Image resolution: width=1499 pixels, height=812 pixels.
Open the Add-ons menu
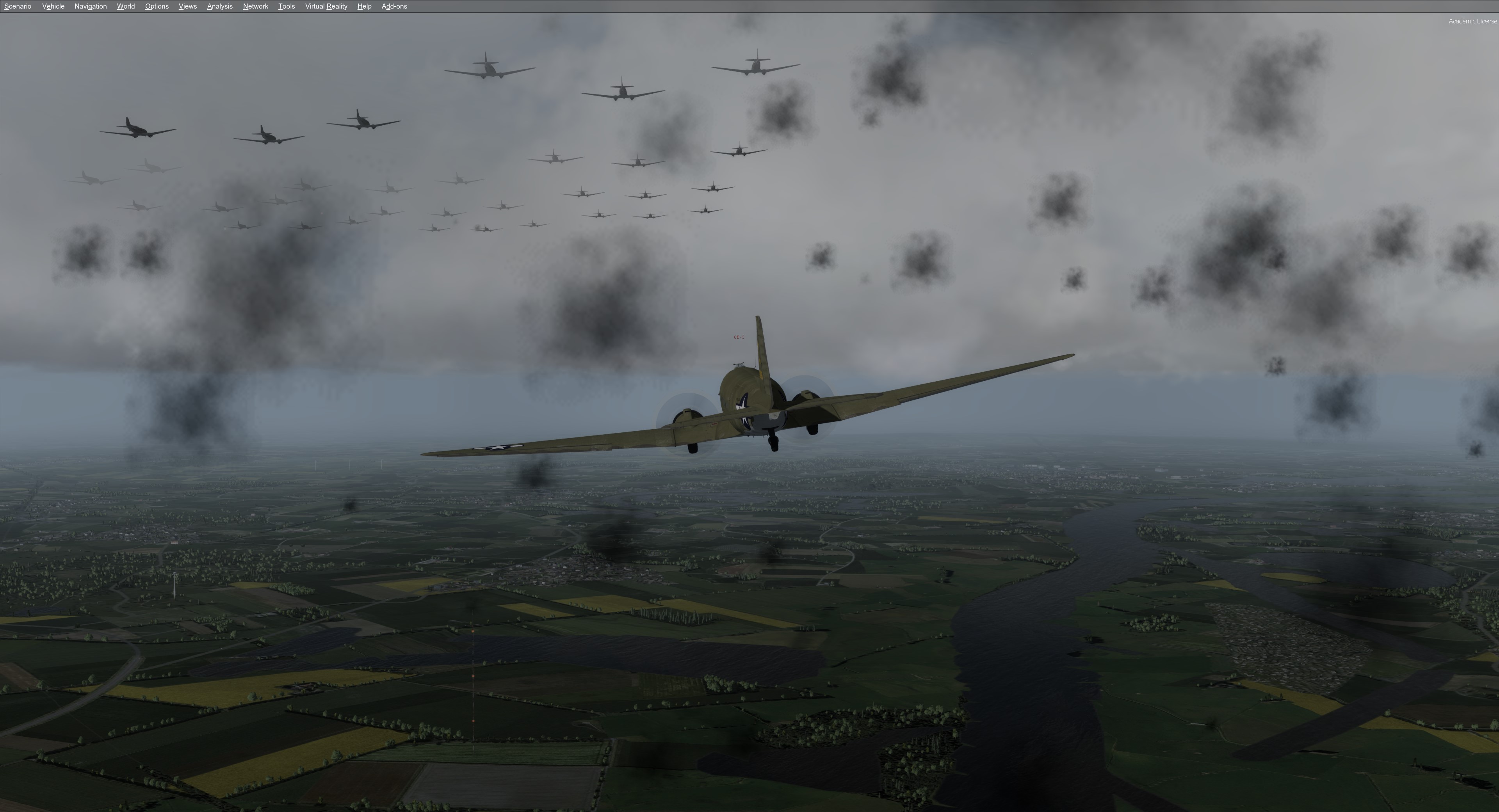coord(394,6)
